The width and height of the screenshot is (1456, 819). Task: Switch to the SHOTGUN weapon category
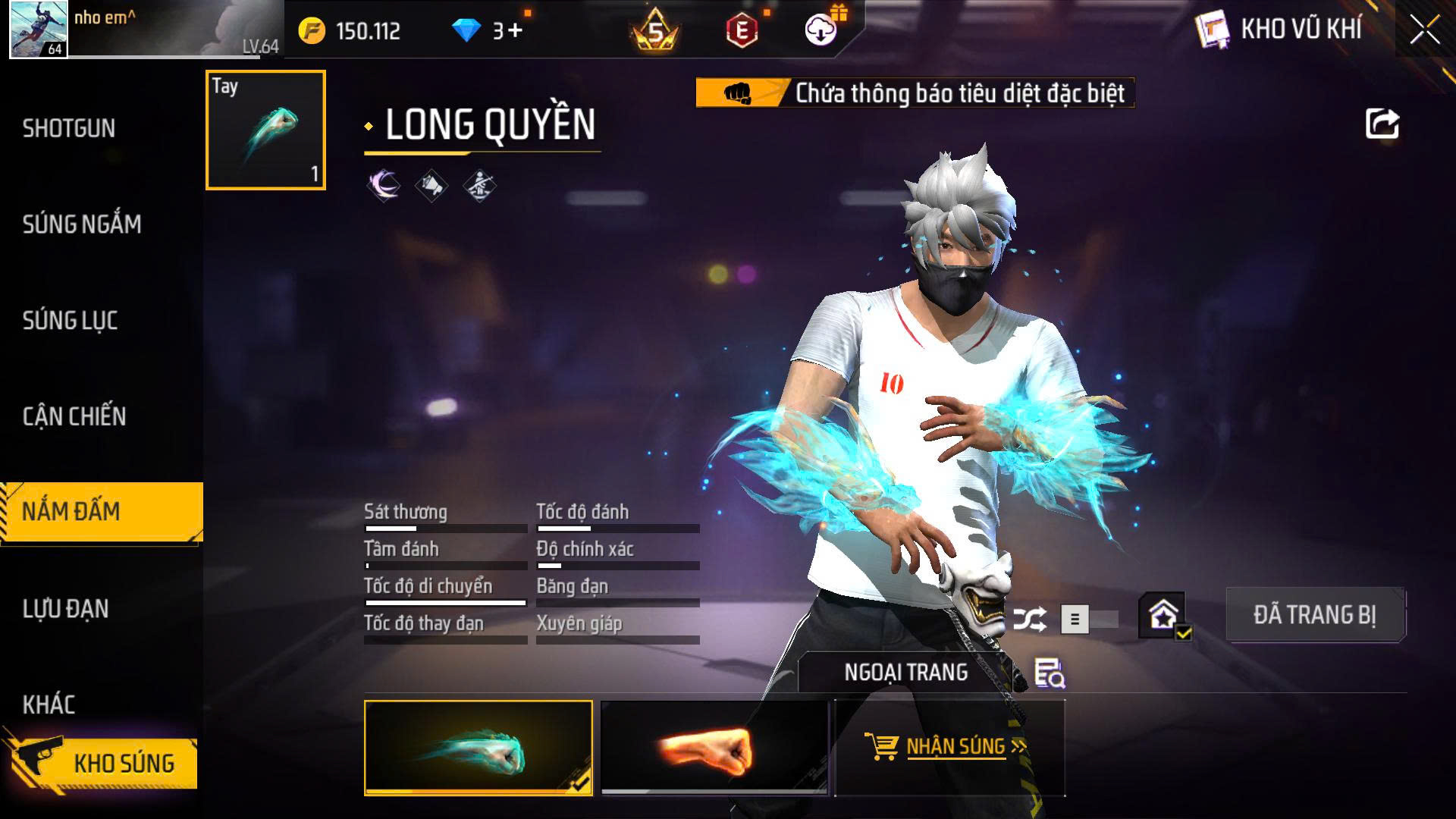(69, 128)
